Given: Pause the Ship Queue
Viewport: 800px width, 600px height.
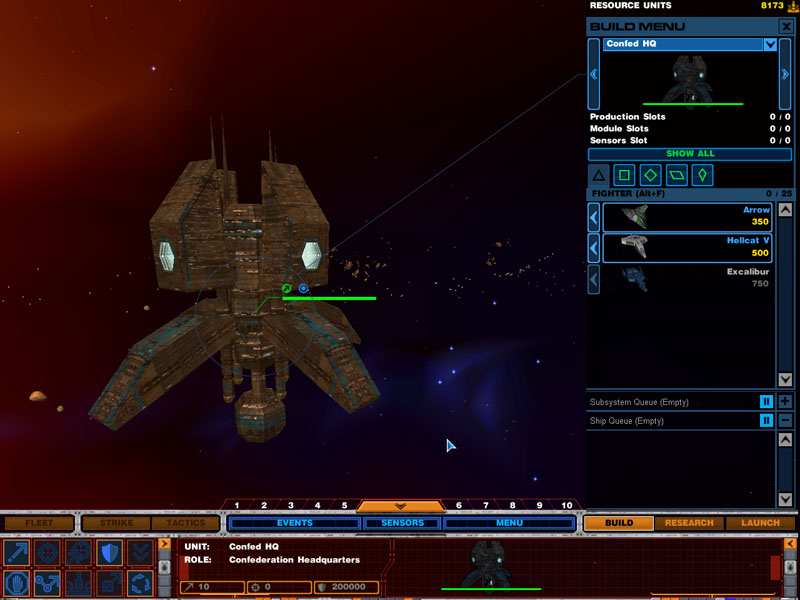Looking at the screenshot, I should (766, 421).
